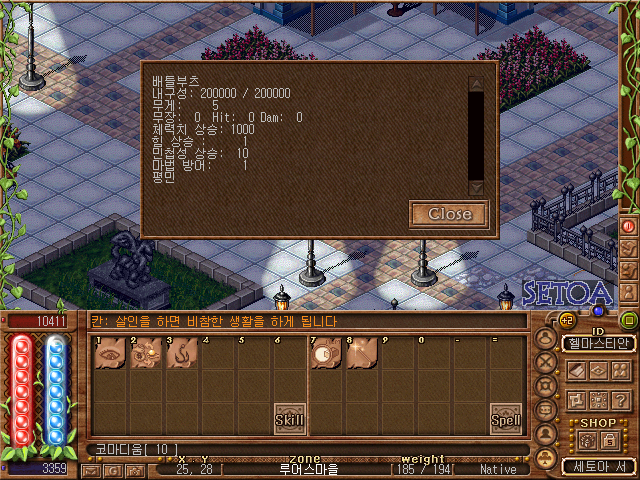The width and height of the screenshot is (640, 480).
Task: Click the green square round button
Action: coord(629,320)
